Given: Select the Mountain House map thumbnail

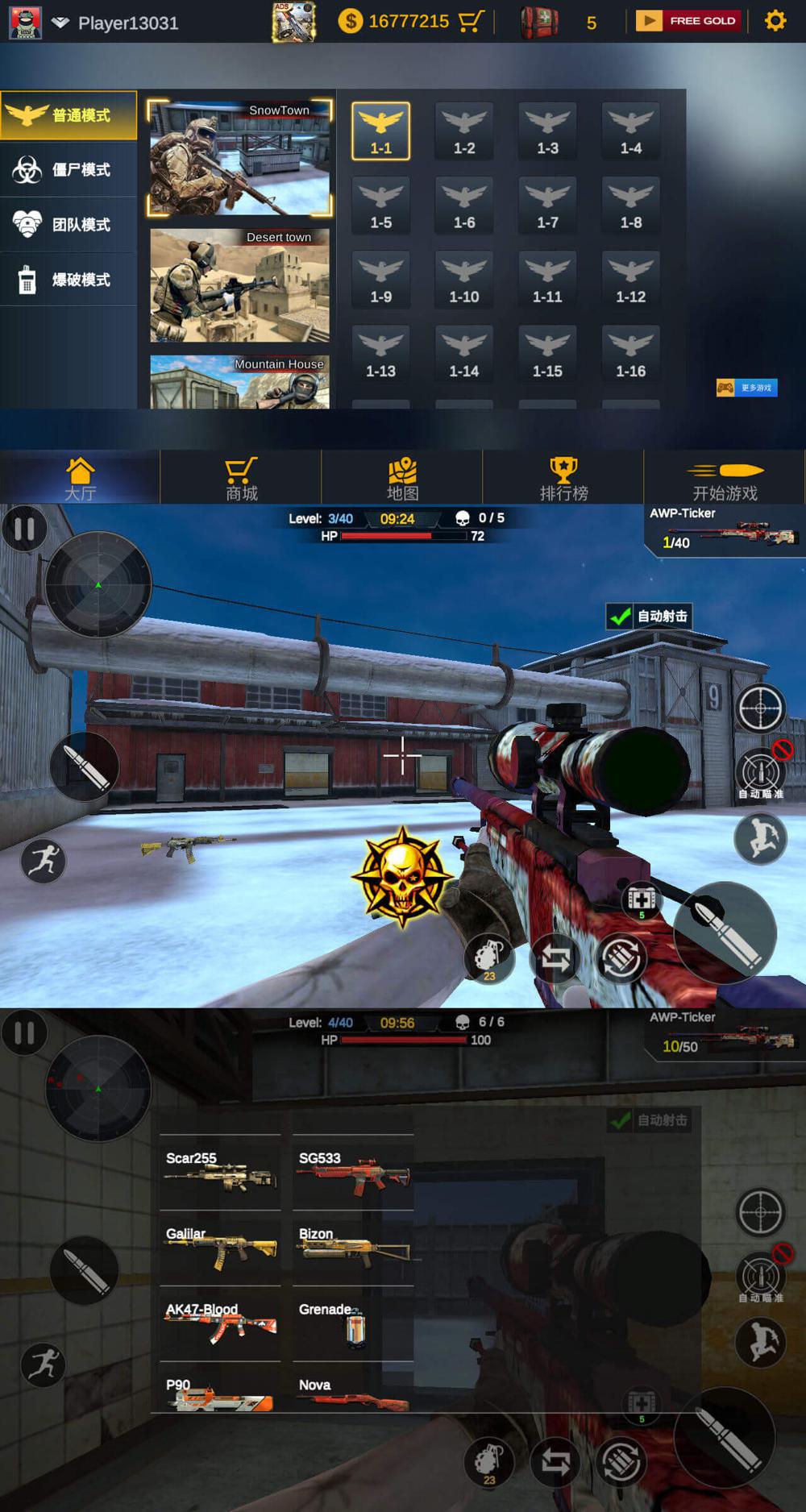Looking at the screenshot, I should 239,382.
